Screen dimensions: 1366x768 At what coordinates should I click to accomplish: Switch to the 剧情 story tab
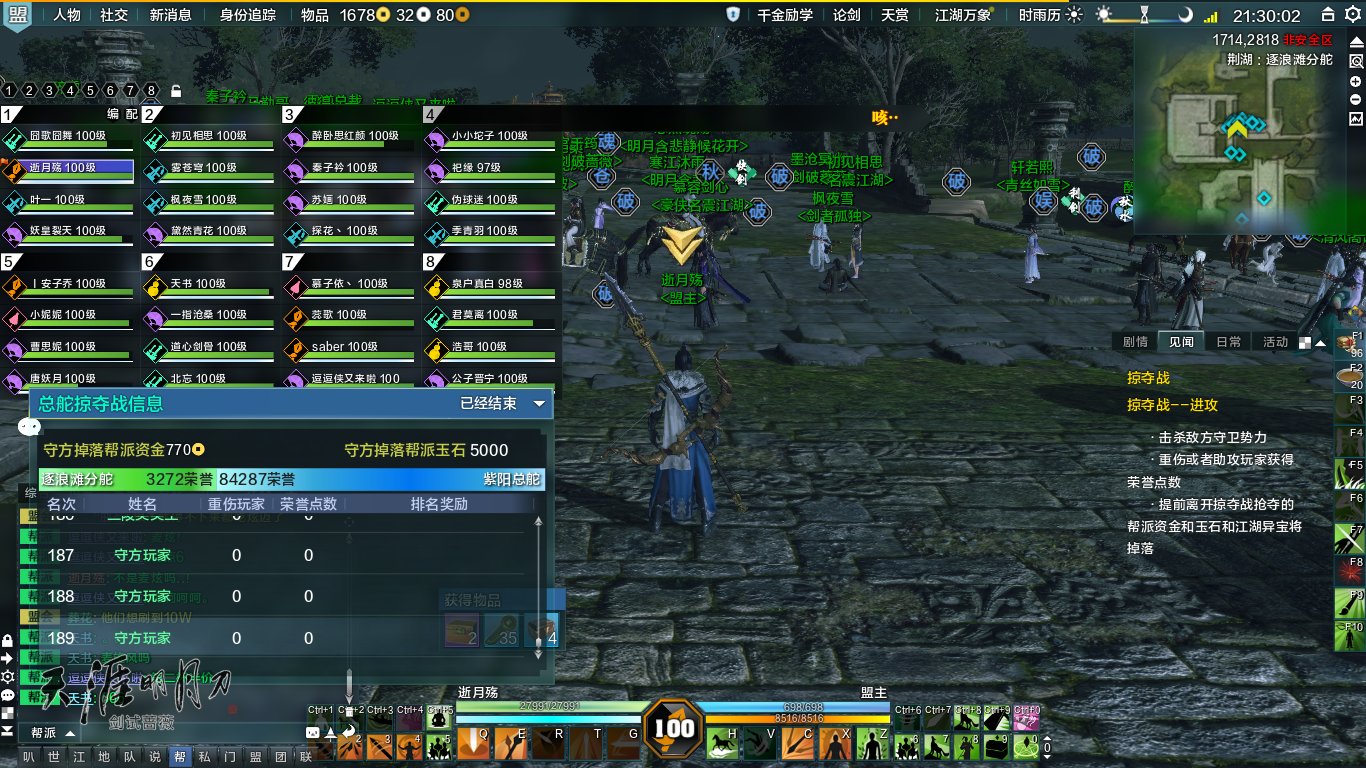[x=1135, y=342]
